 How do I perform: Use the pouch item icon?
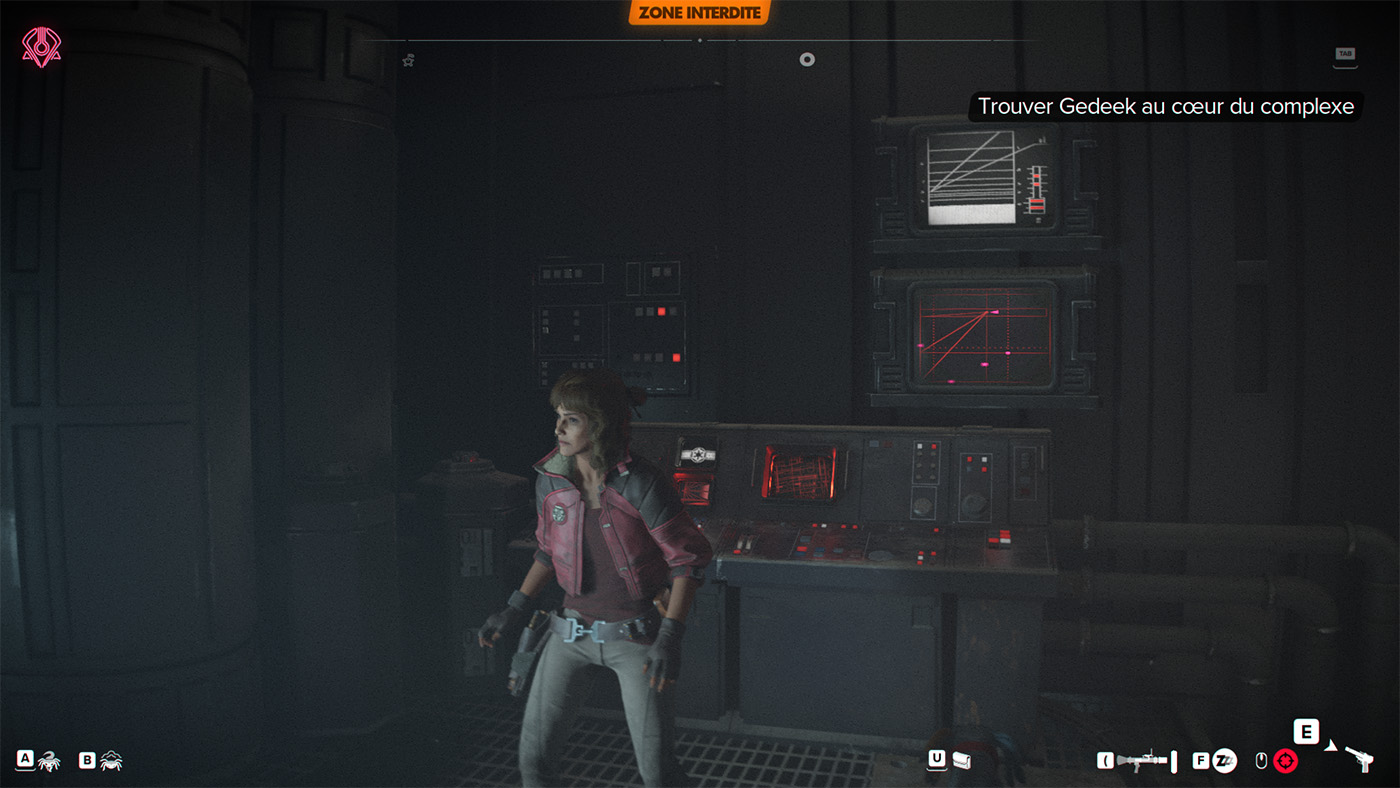[962, 760]
